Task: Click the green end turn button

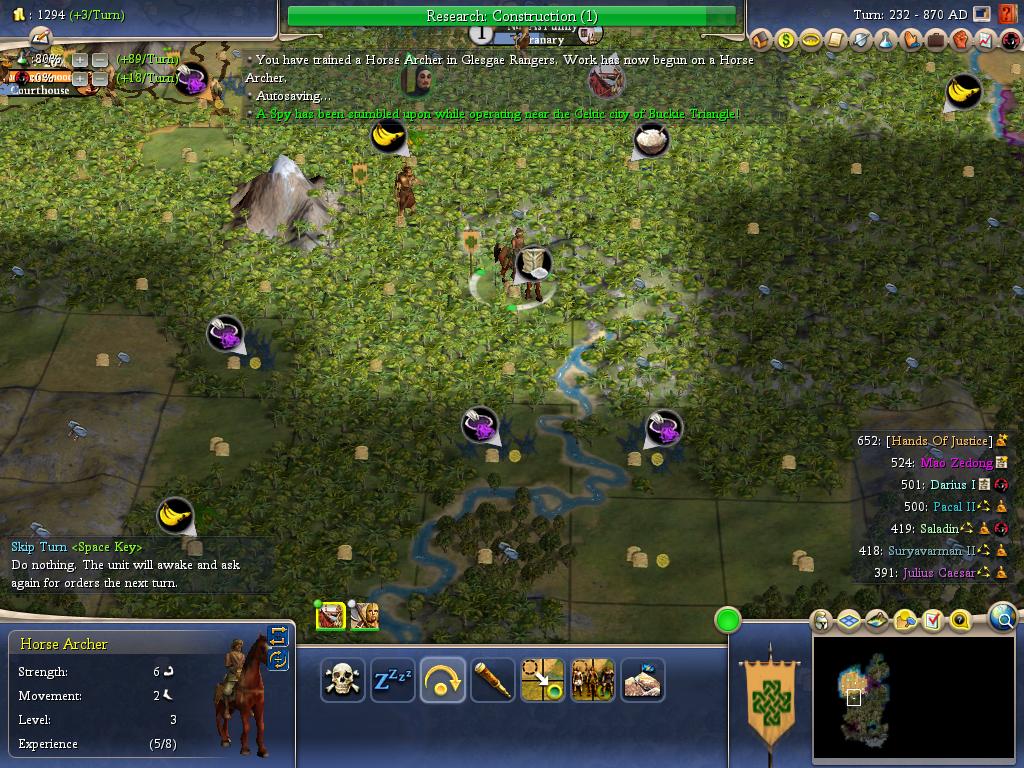Action: tap(728, 621)
